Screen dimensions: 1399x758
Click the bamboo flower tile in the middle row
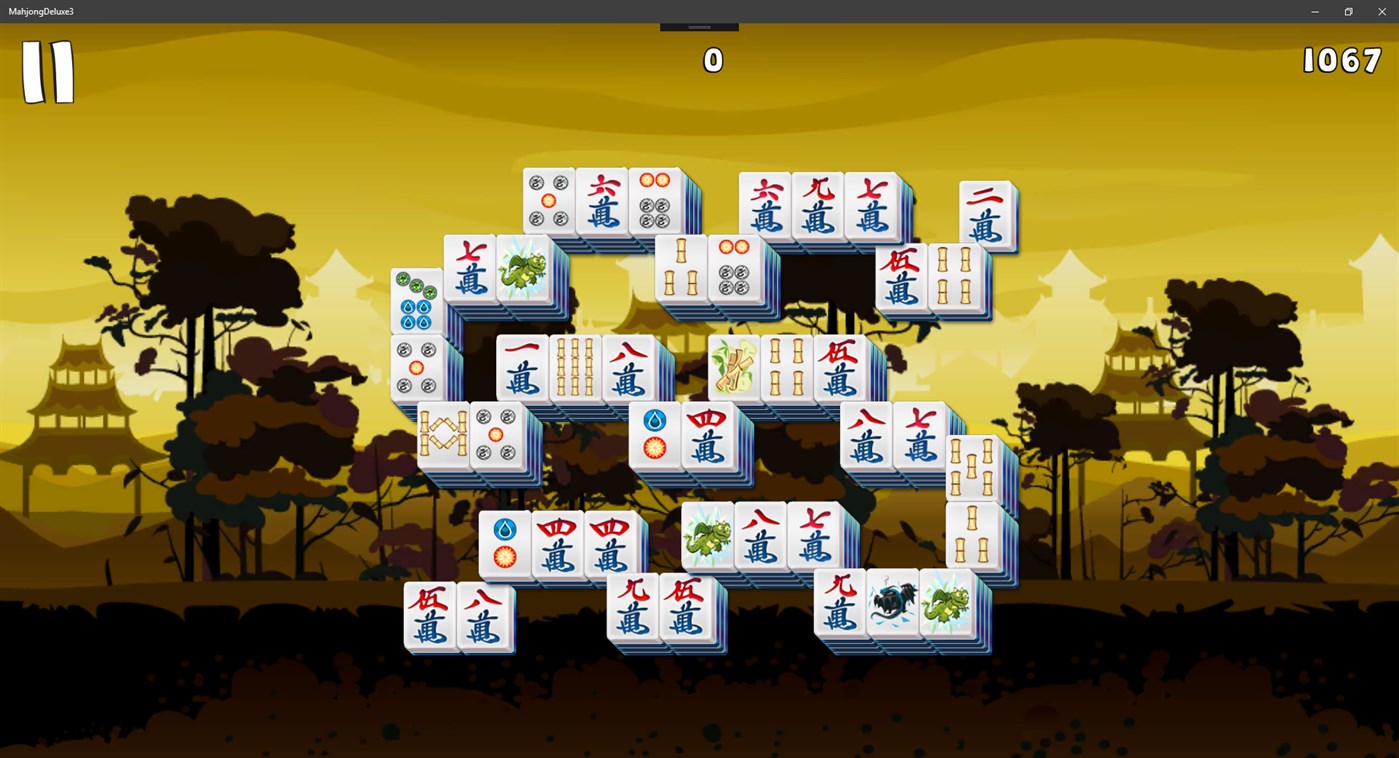(733, 367)
